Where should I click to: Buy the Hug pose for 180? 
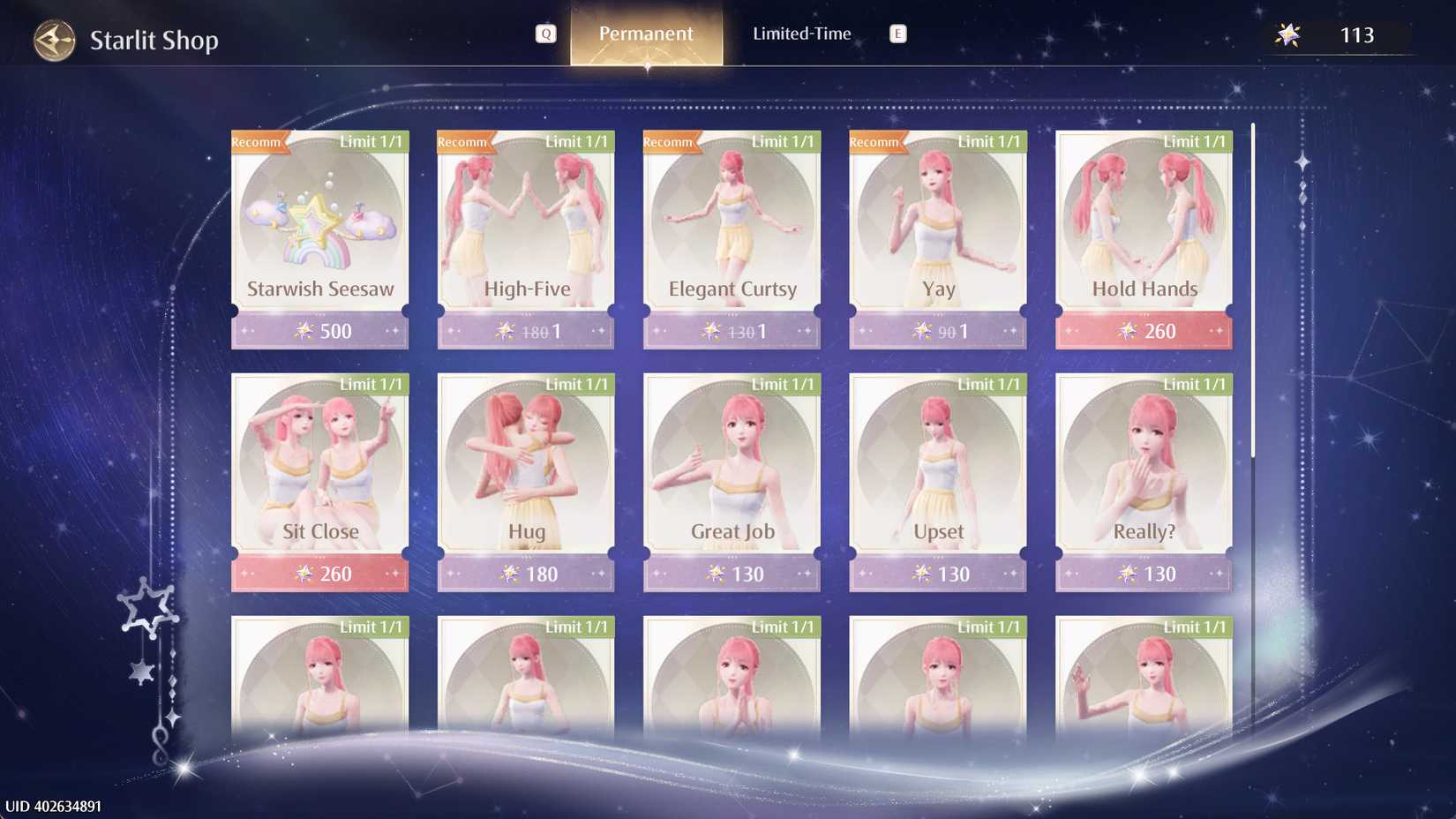(x=525, y=573)
